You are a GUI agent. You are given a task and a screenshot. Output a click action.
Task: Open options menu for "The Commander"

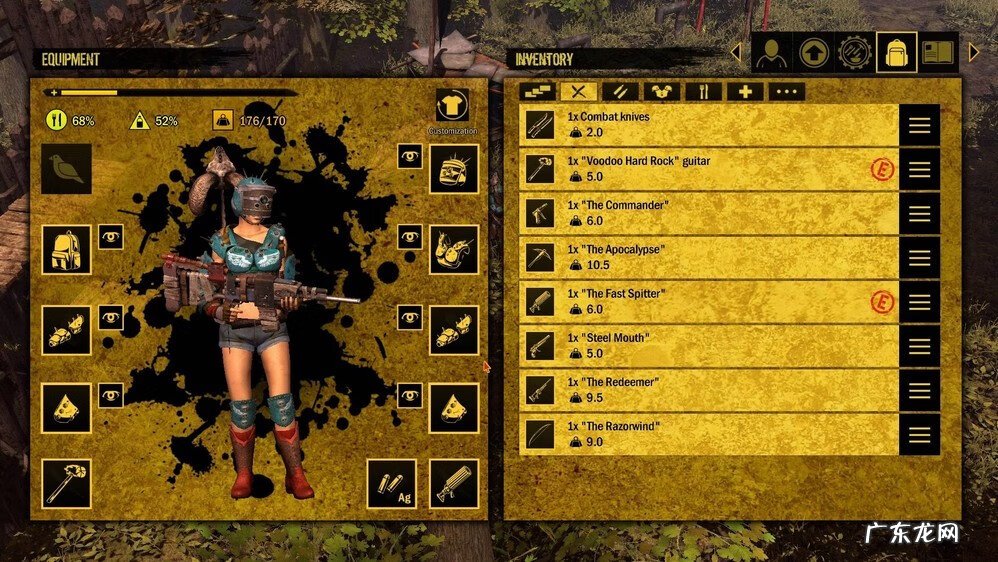(x=919, y=214)
